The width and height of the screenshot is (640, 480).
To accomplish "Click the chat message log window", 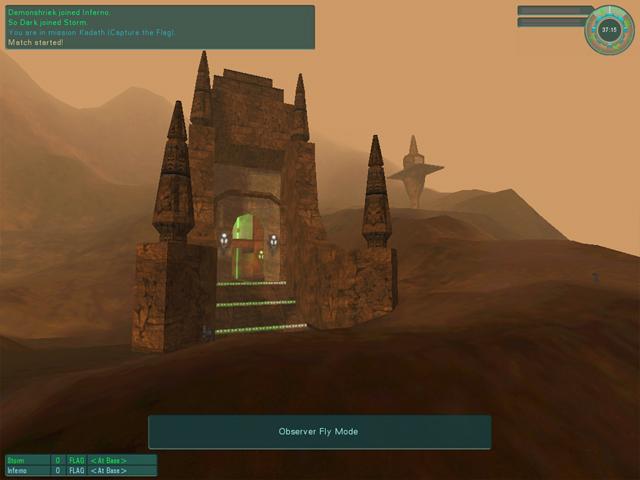I will pyautogui.click(x=160, y=27).
